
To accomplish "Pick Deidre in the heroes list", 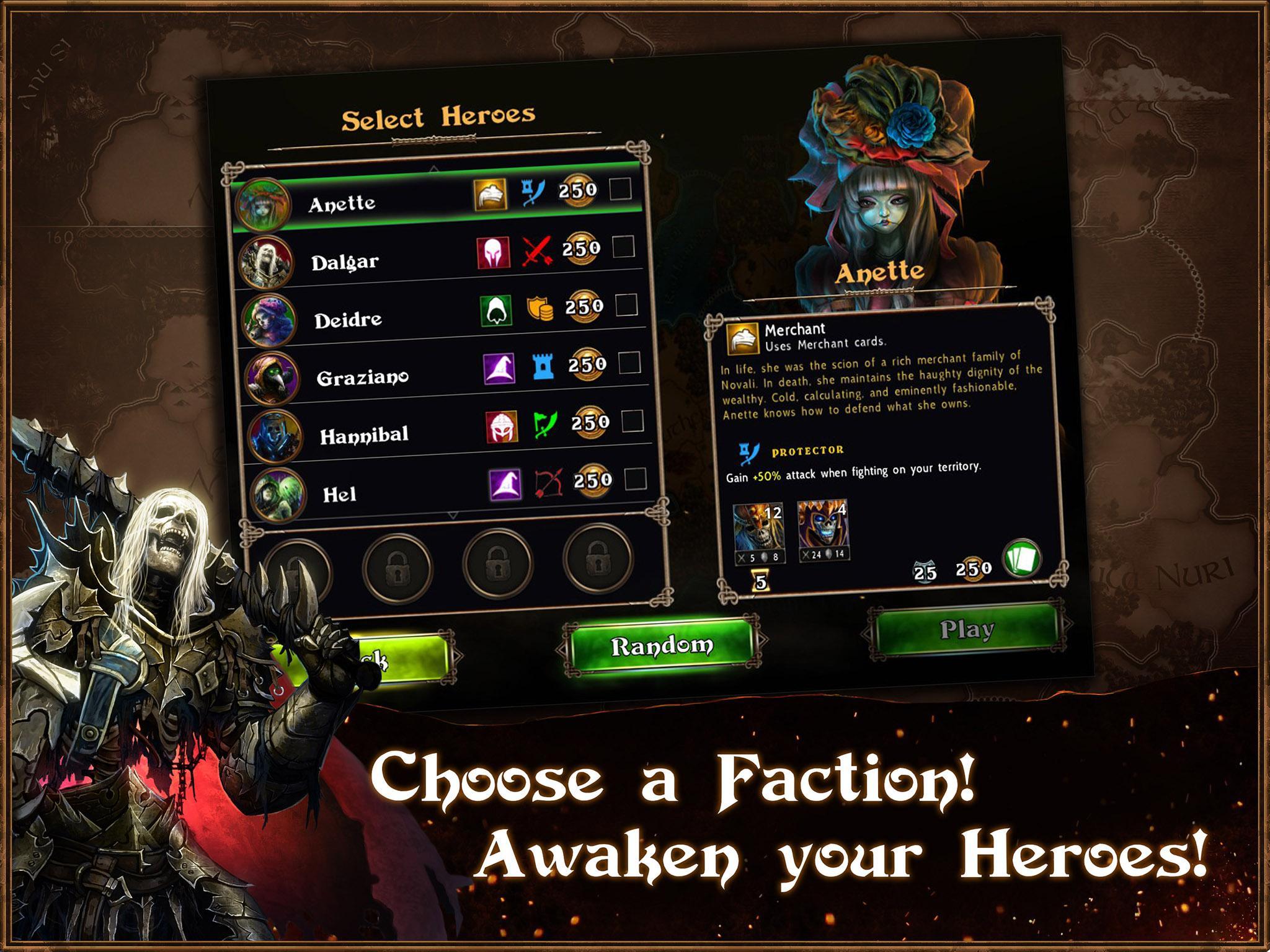I will click(348, 320).
